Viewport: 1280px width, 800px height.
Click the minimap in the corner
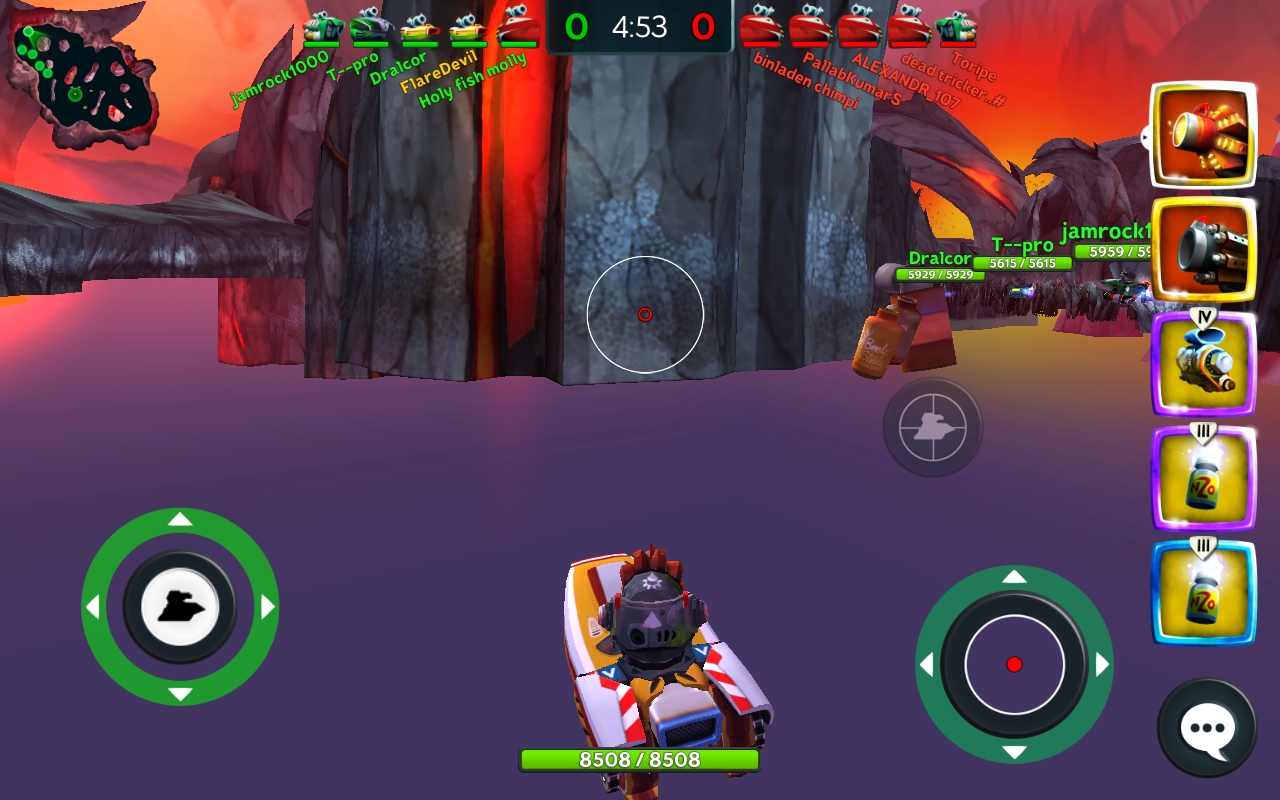[84, 74]
